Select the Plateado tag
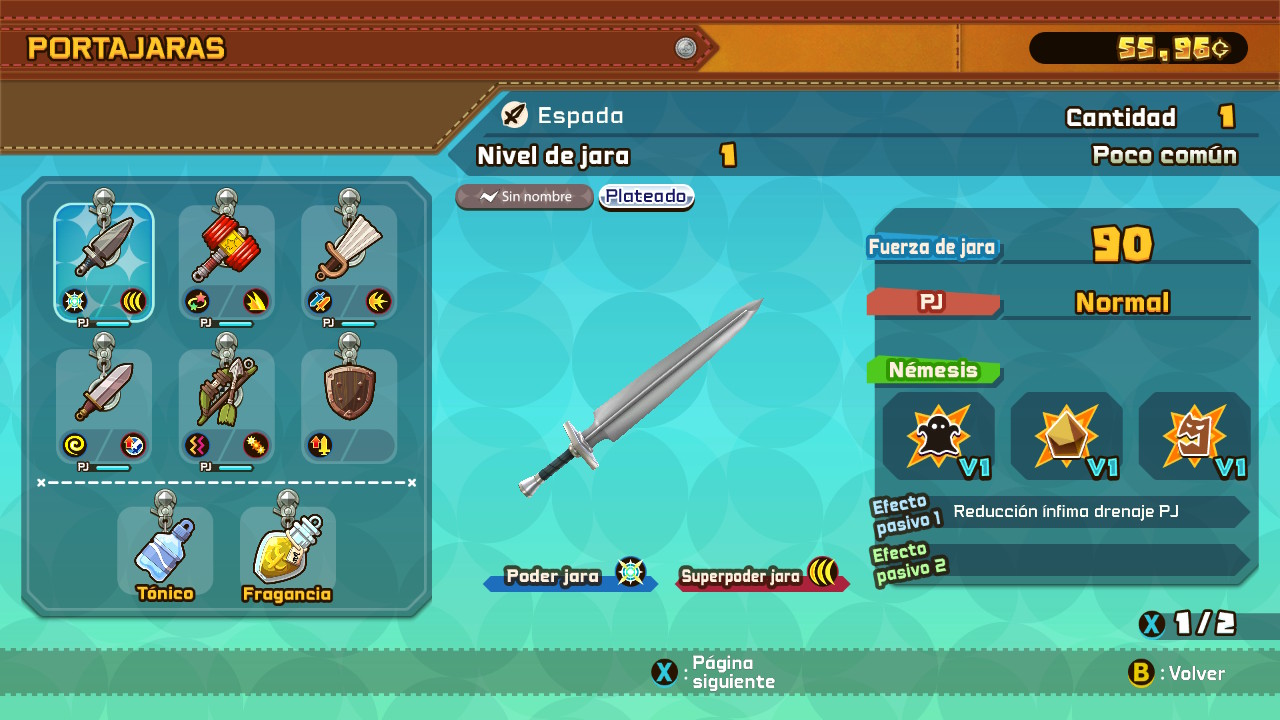1280x720 pixels. click(x=646, y=197)
